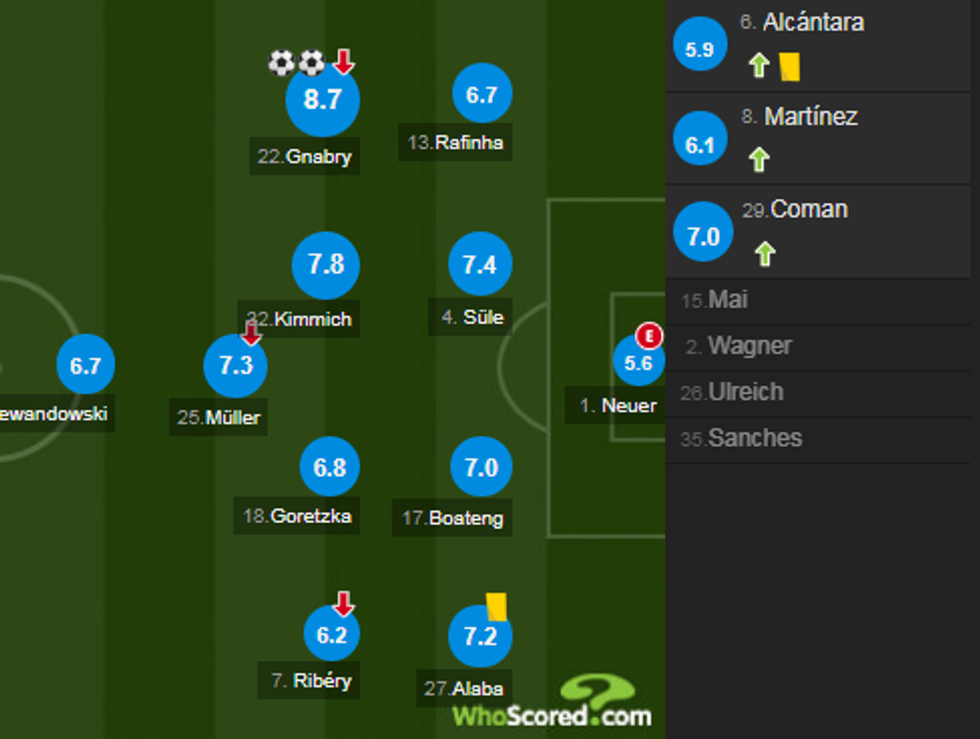Select Gnabry's 8.7 rating bubble
Image resolution: width=980 pixels, height=739 pixels.
point(322,100)
